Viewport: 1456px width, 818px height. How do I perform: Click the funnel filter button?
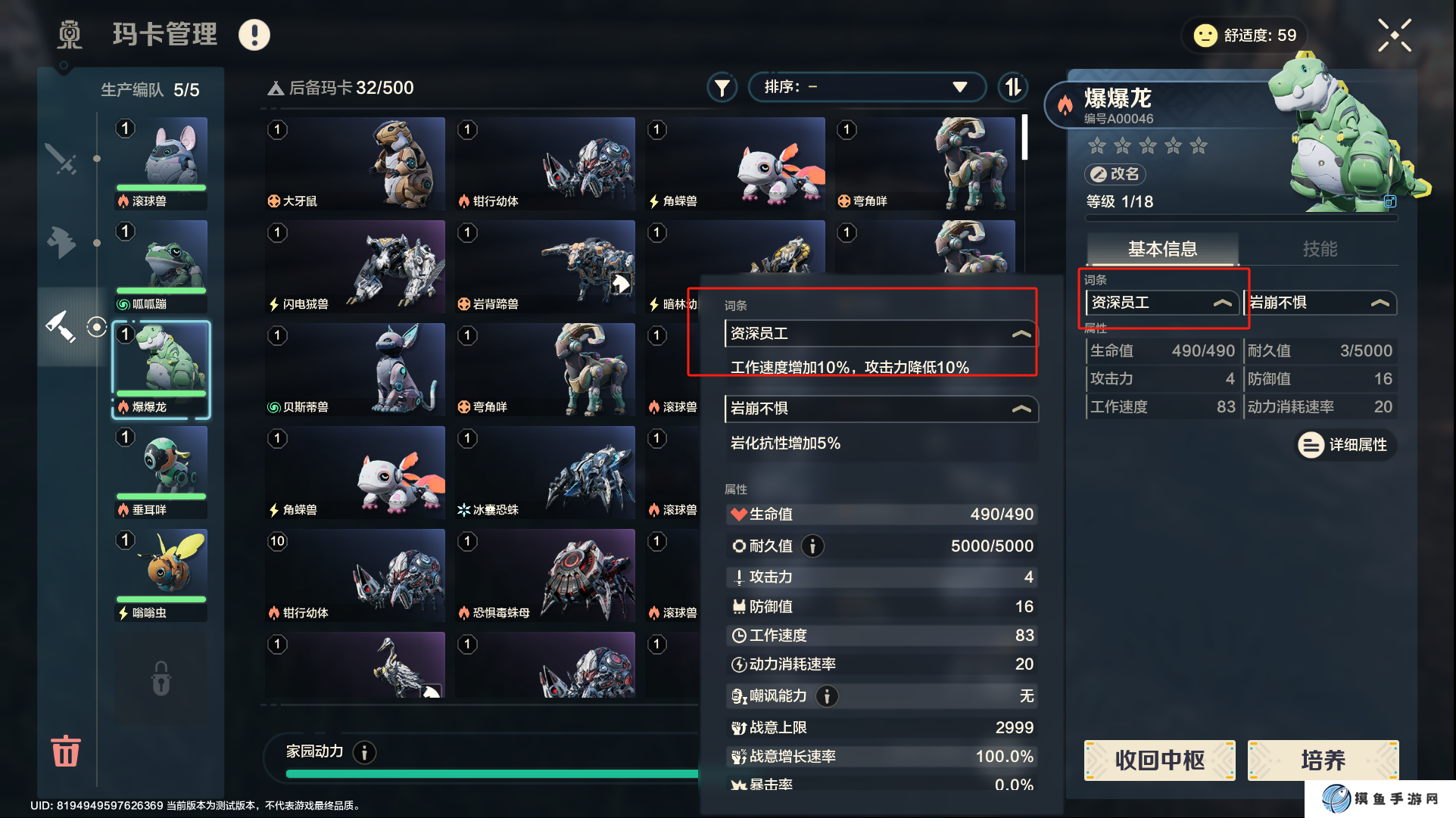coord(722,88)
